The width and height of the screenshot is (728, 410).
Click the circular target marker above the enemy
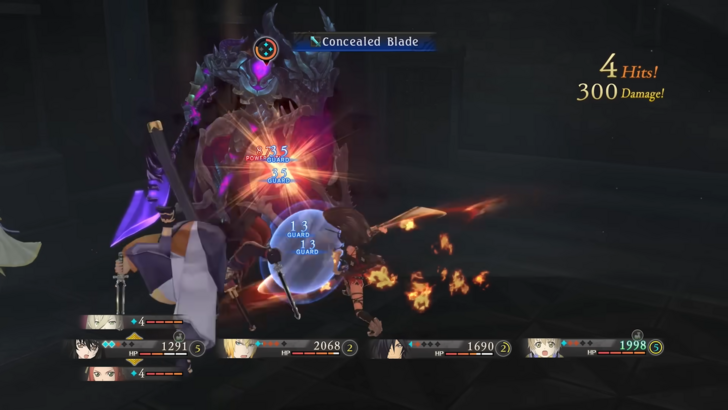click(x=266, y=46)
